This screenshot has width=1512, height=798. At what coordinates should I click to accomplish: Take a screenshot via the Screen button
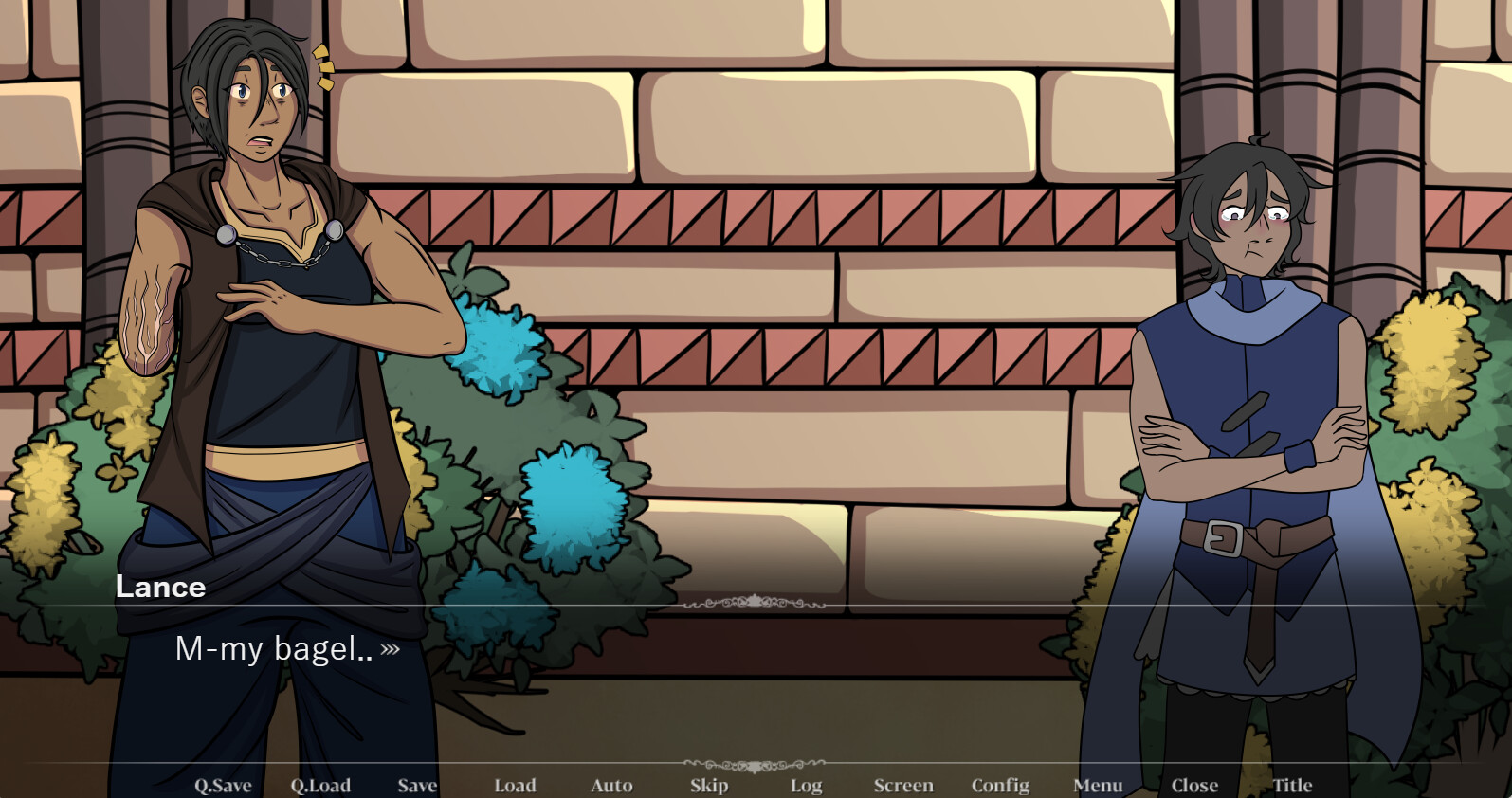(903, 786)
